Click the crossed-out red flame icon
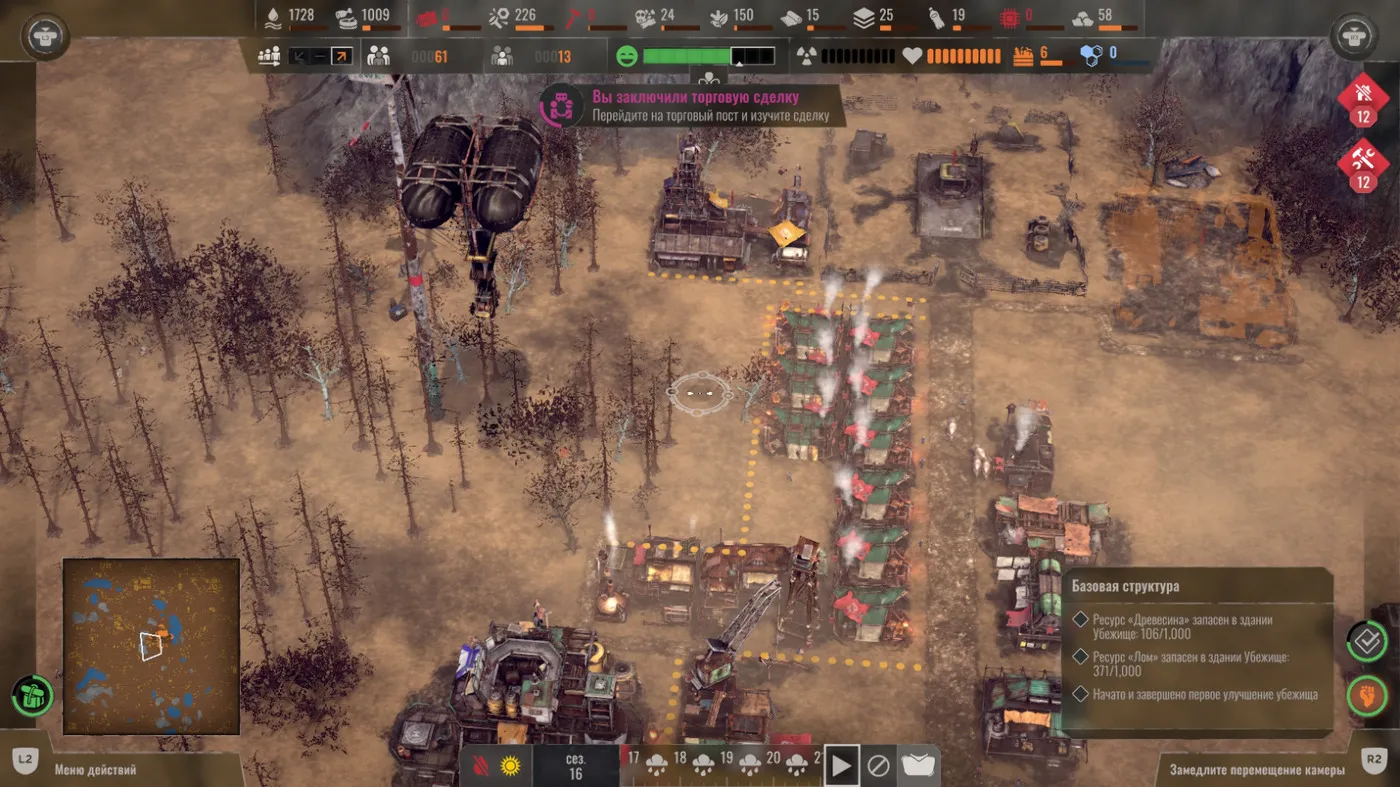Screen dimensions: 1400x787 tap(480, 766)
